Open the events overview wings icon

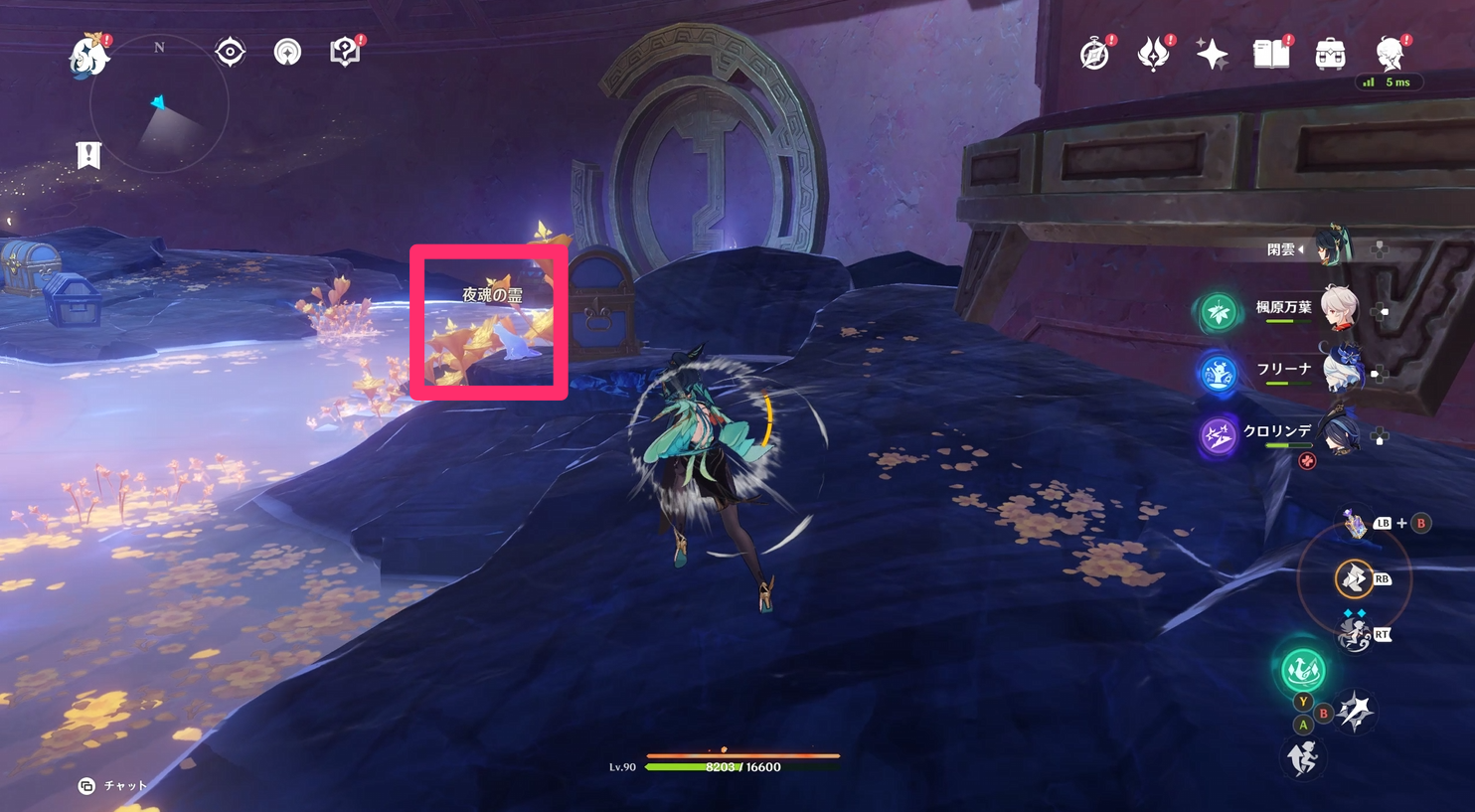(x=1153, y=55)
